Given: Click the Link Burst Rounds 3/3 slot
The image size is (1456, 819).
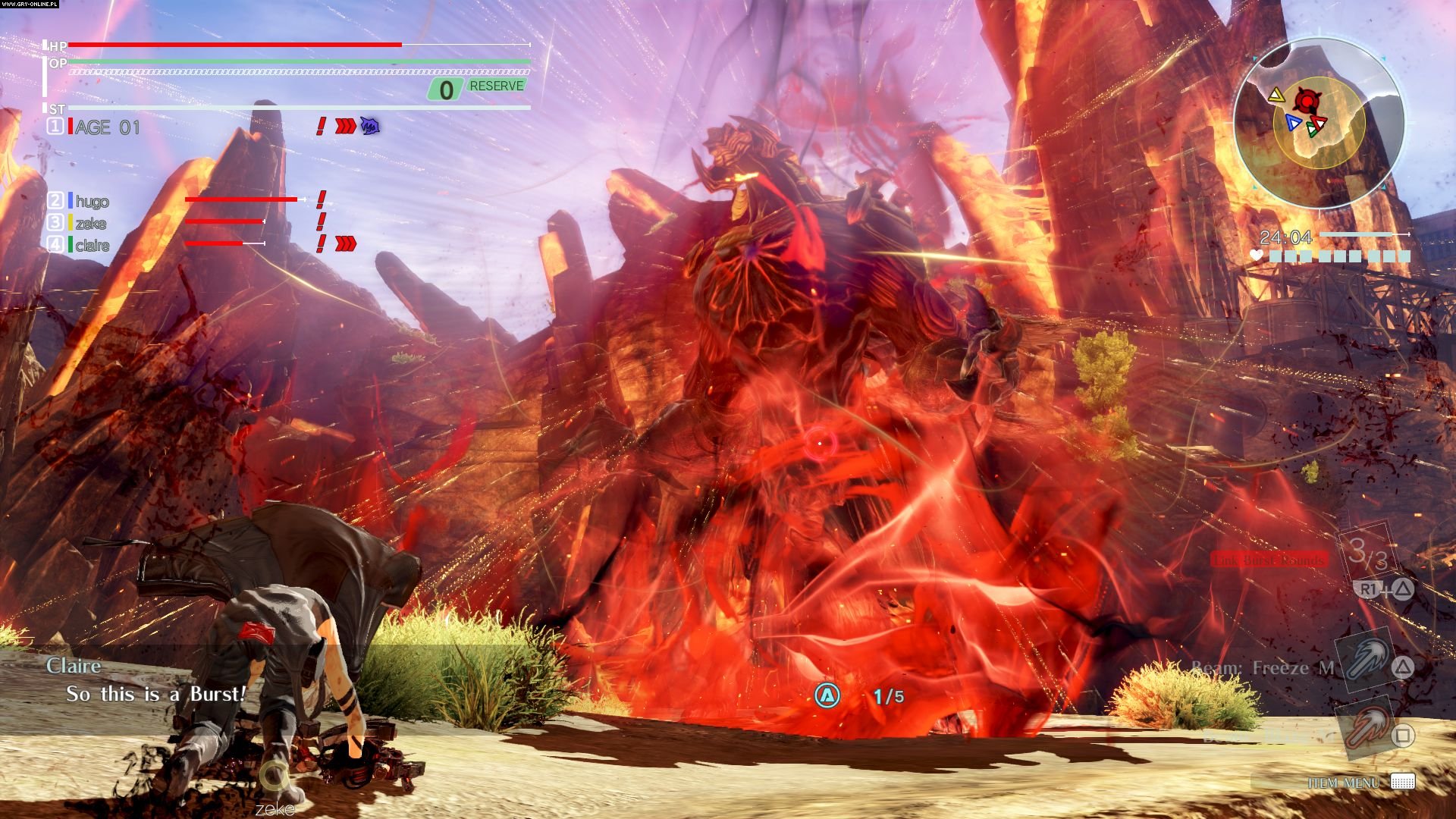Looking at the screenshot, I should [x=1367, y=552].
